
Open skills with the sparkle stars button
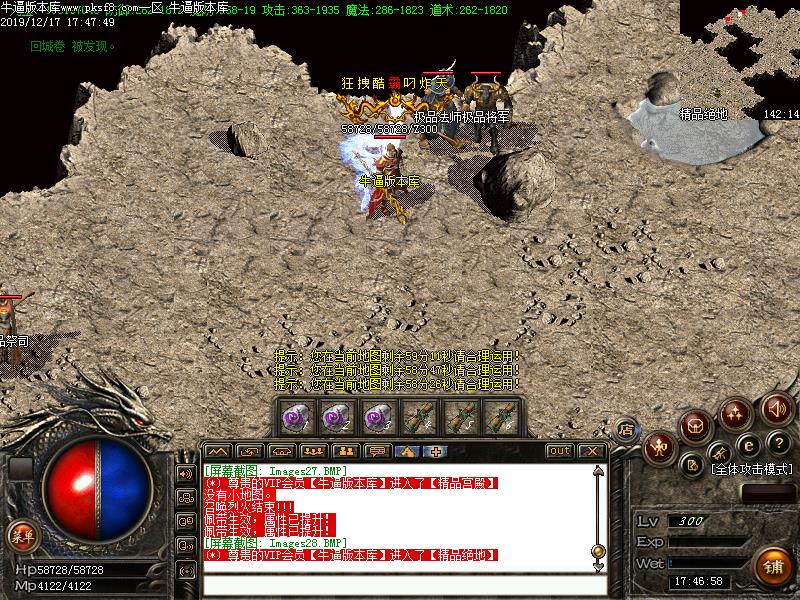pos(736,412)
